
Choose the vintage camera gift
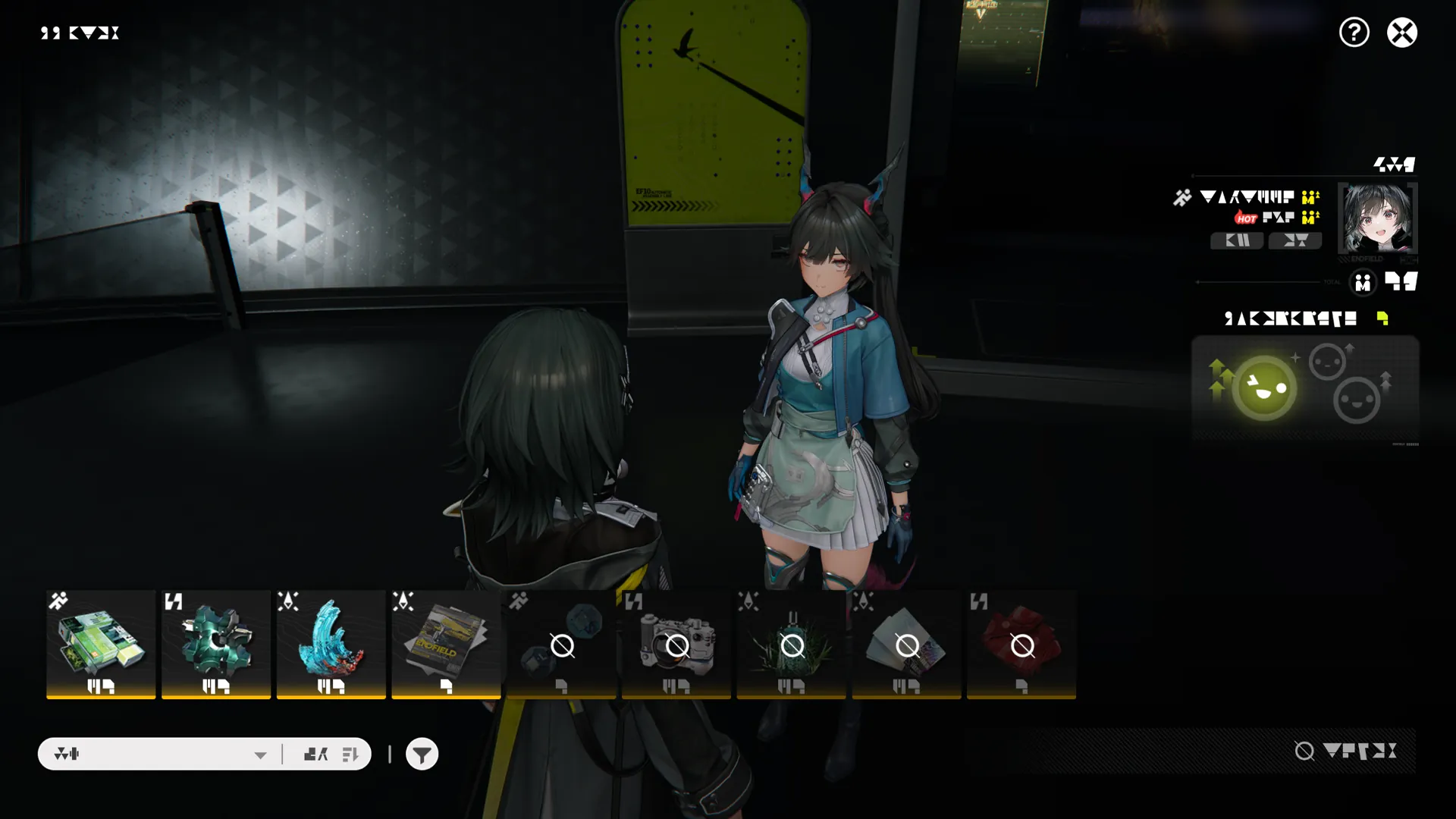coord(676,644)
